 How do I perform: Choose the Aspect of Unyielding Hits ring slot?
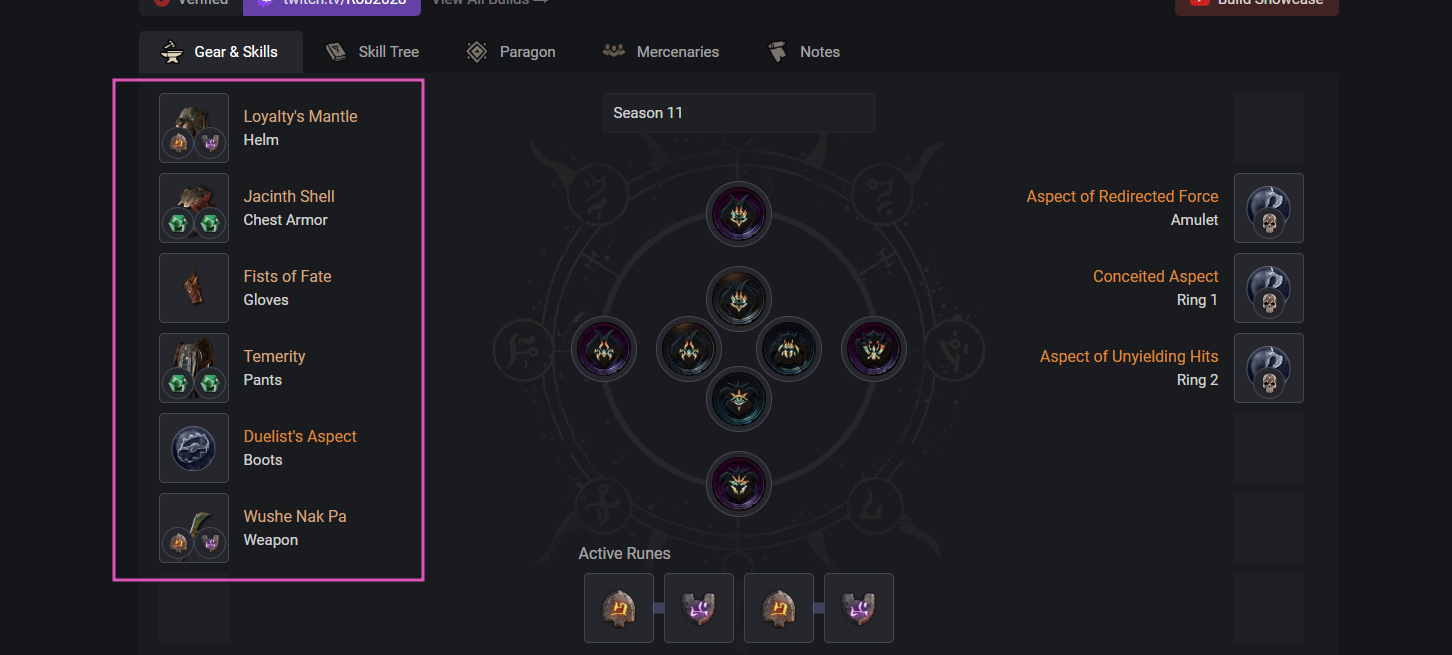point(1268,368)
